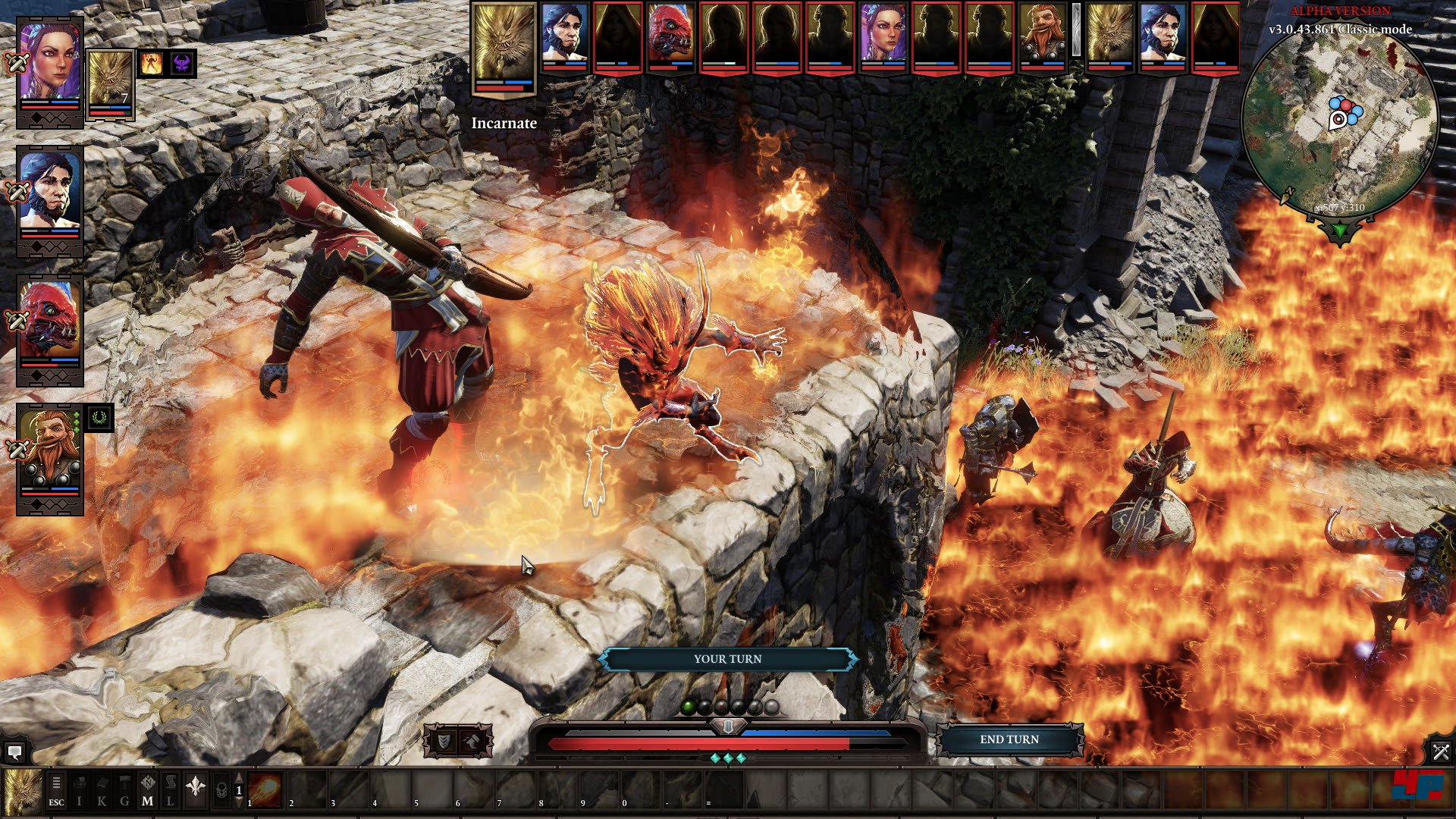The height and width of the screenshot is (819, 1456).
Task: Activate the fireball skill in hotbar slot 1
Action: tap(265, 790)
